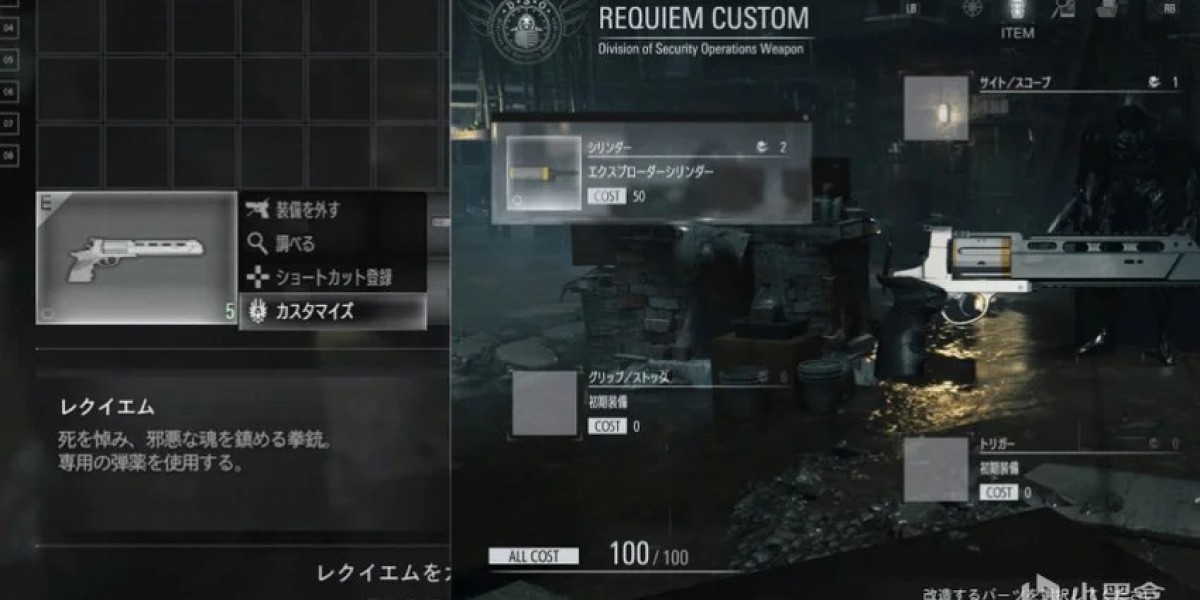Select 装備を外す to unequip the weapon
The image size is (1200, 600).
(333, 209)
